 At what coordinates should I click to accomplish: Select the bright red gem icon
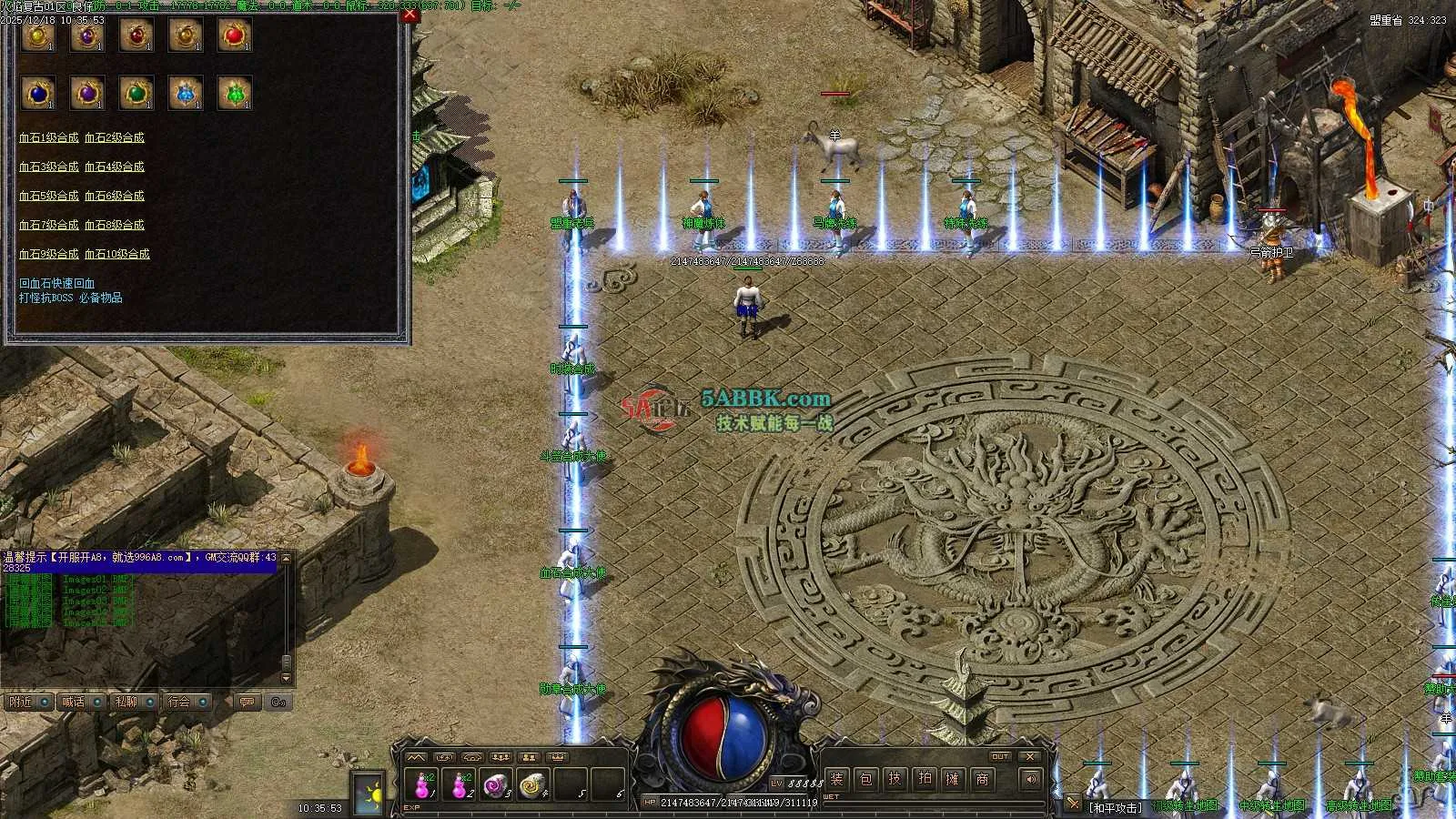tap(234, 35)
